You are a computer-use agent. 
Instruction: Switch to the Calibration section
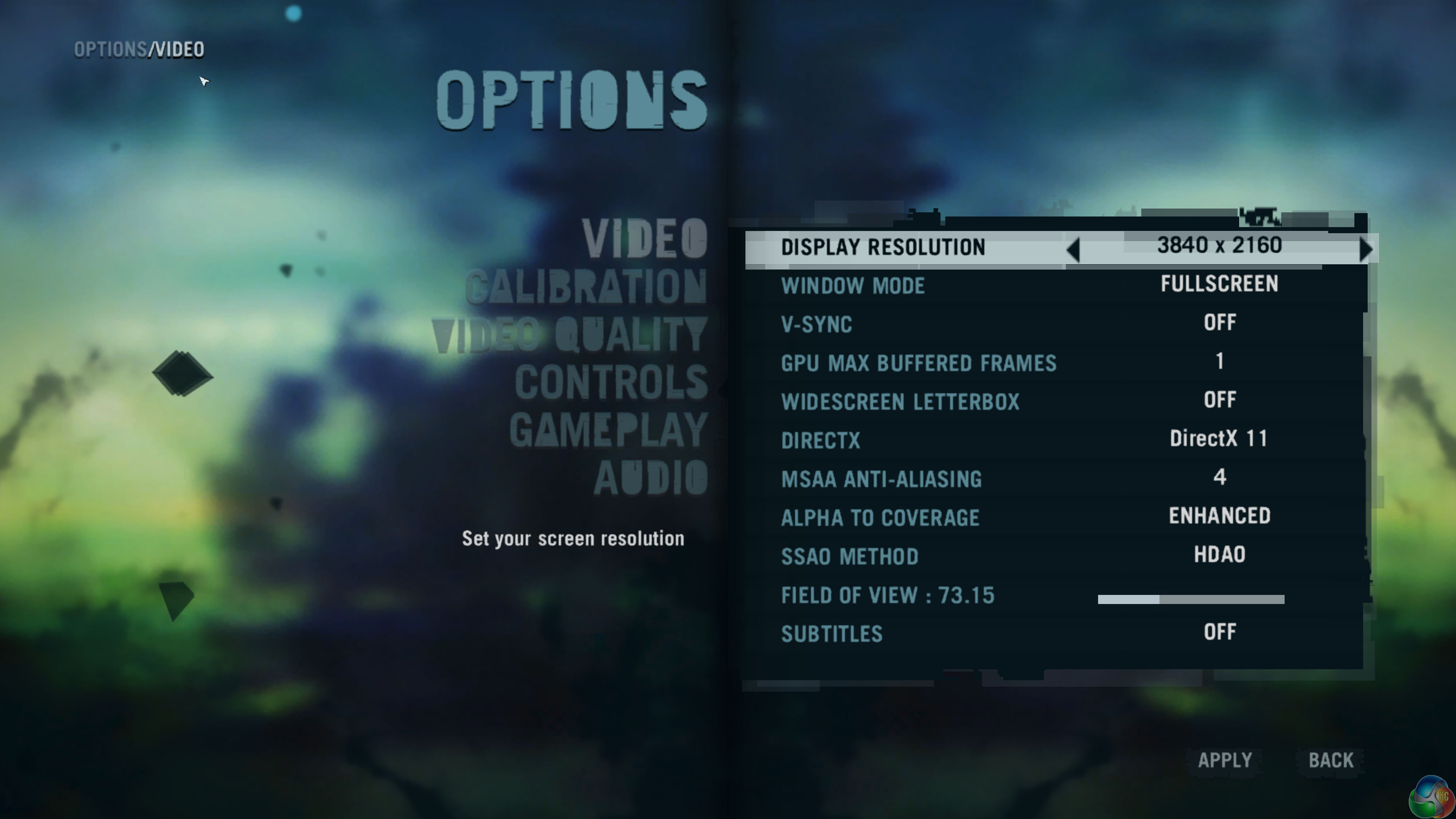click(x=585, y=286)
